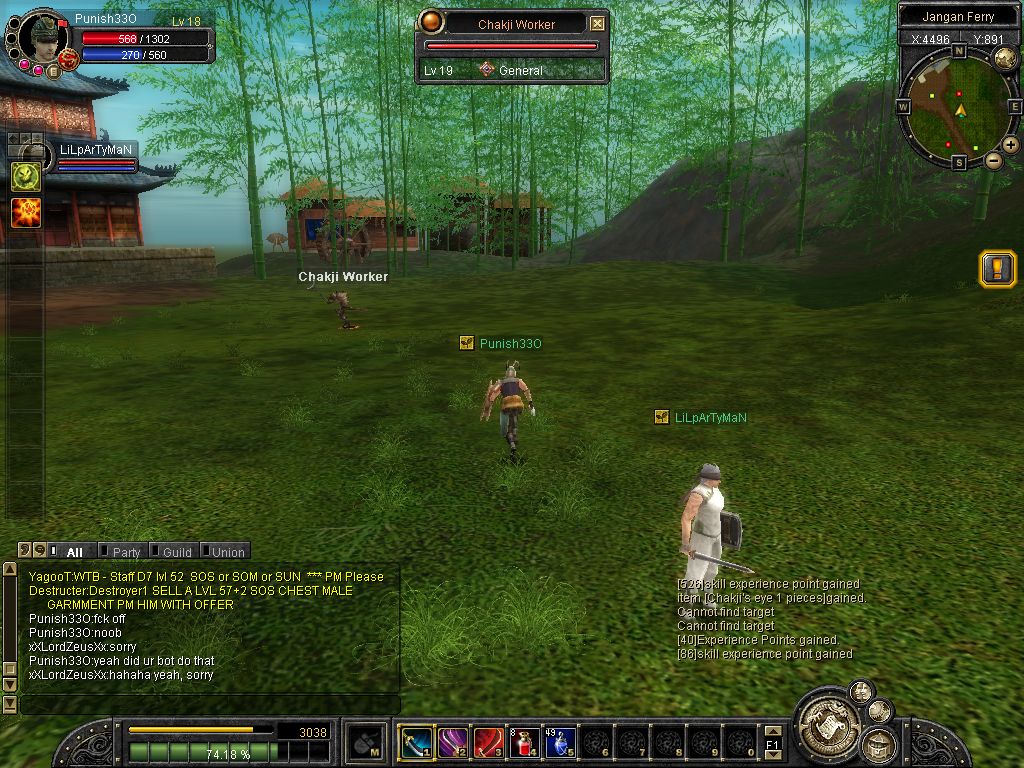
Task: Close the Chakji Worker target window
Action: coord(597,24)
